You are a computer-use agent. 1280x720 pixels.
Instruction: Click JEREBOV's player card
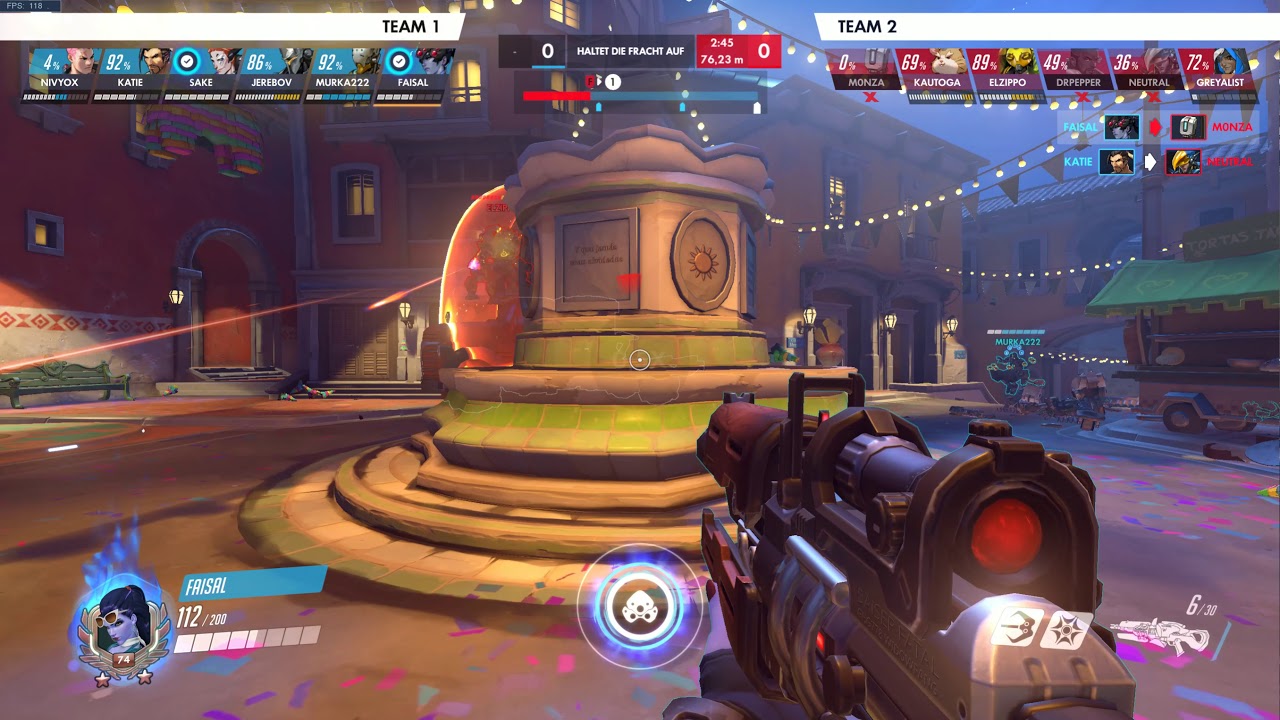coord(270,72)
